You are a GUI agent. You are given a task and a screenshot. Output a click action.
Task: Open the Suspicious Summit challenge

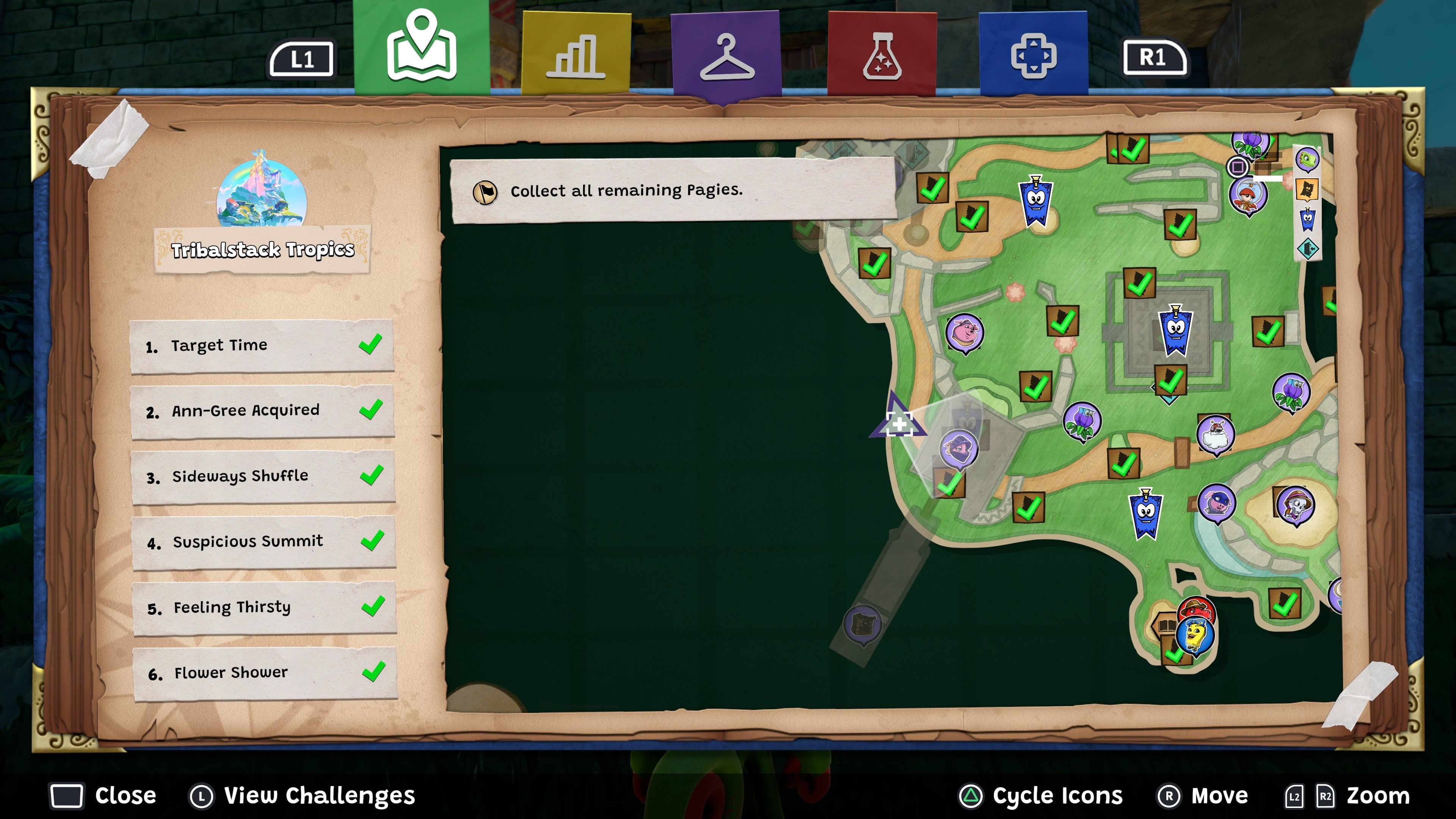tap(264, 542)
